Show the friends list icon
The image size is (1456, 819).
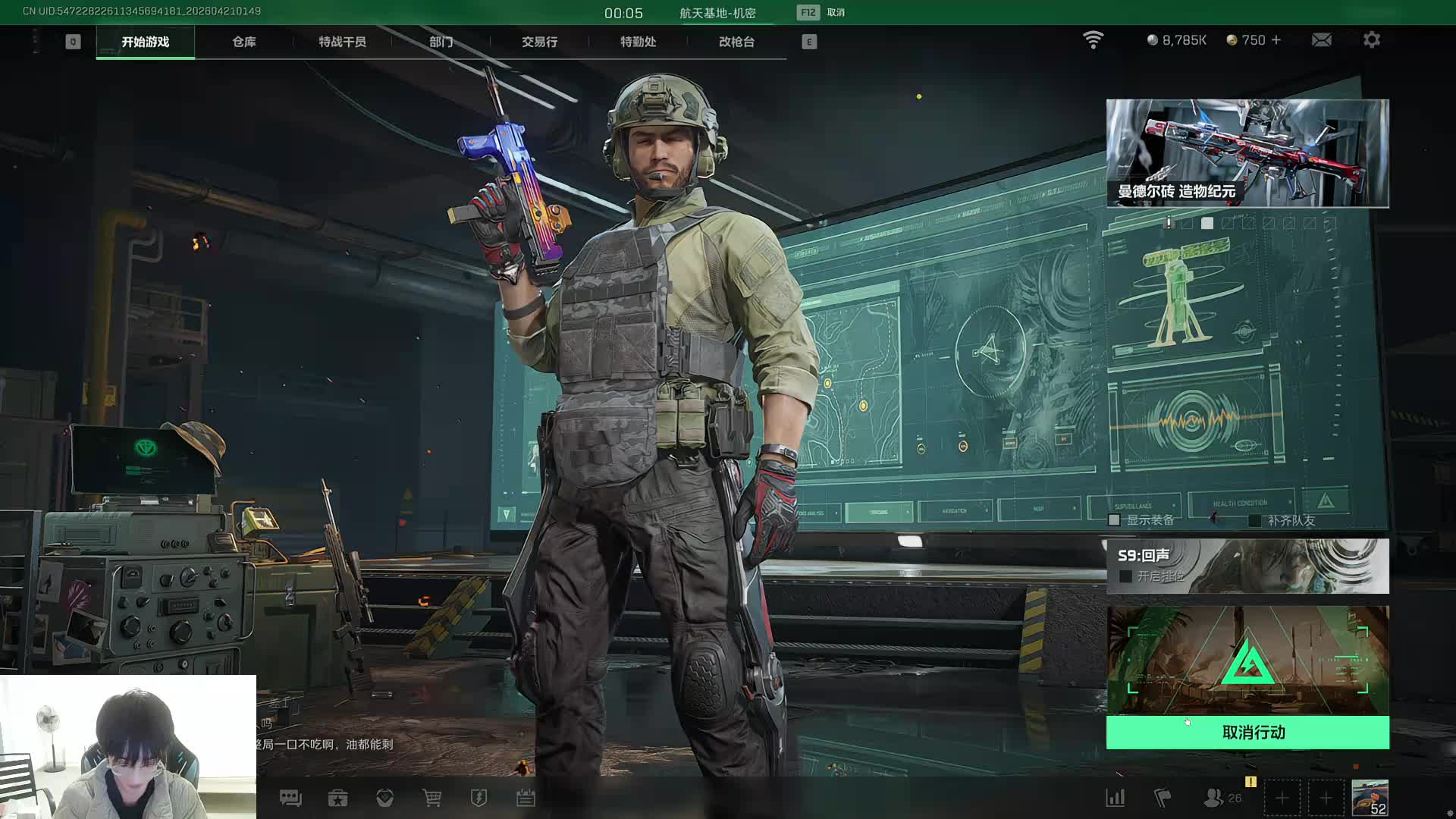pos(1213,798)
